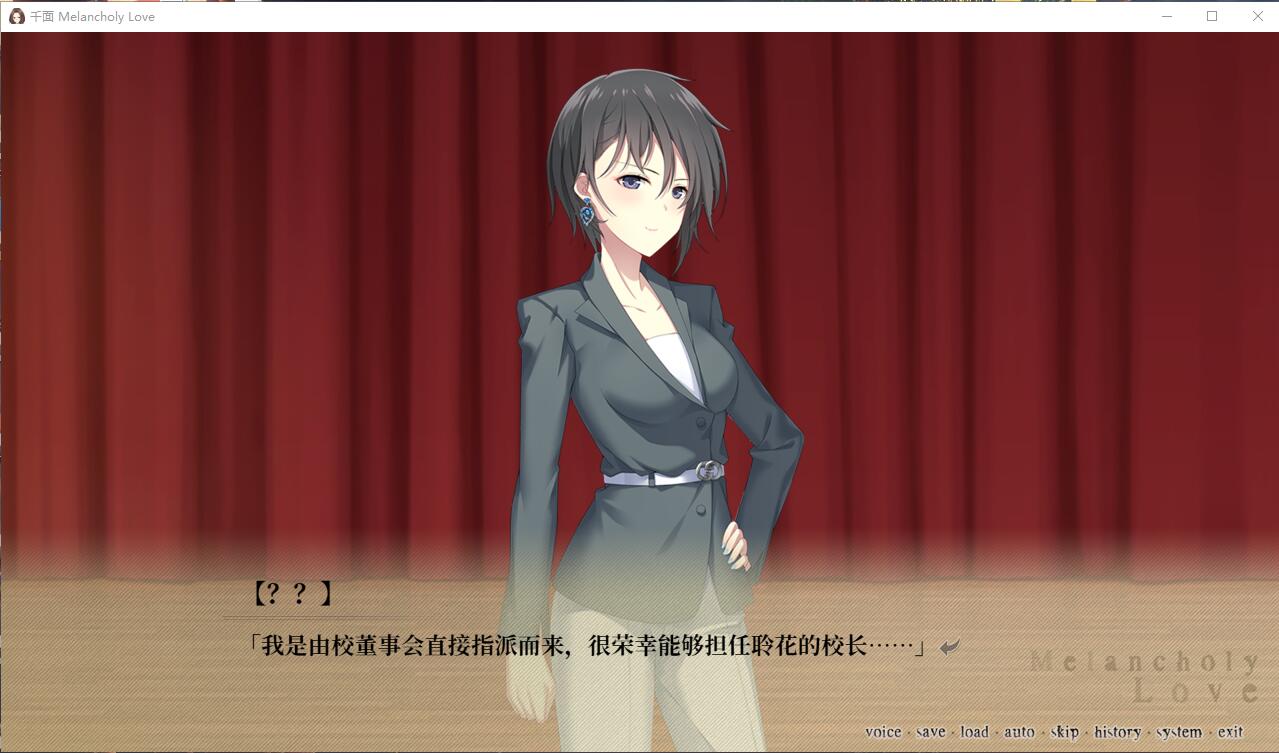Advance dialogue via the arrow indicator

[x=949, y=647]
